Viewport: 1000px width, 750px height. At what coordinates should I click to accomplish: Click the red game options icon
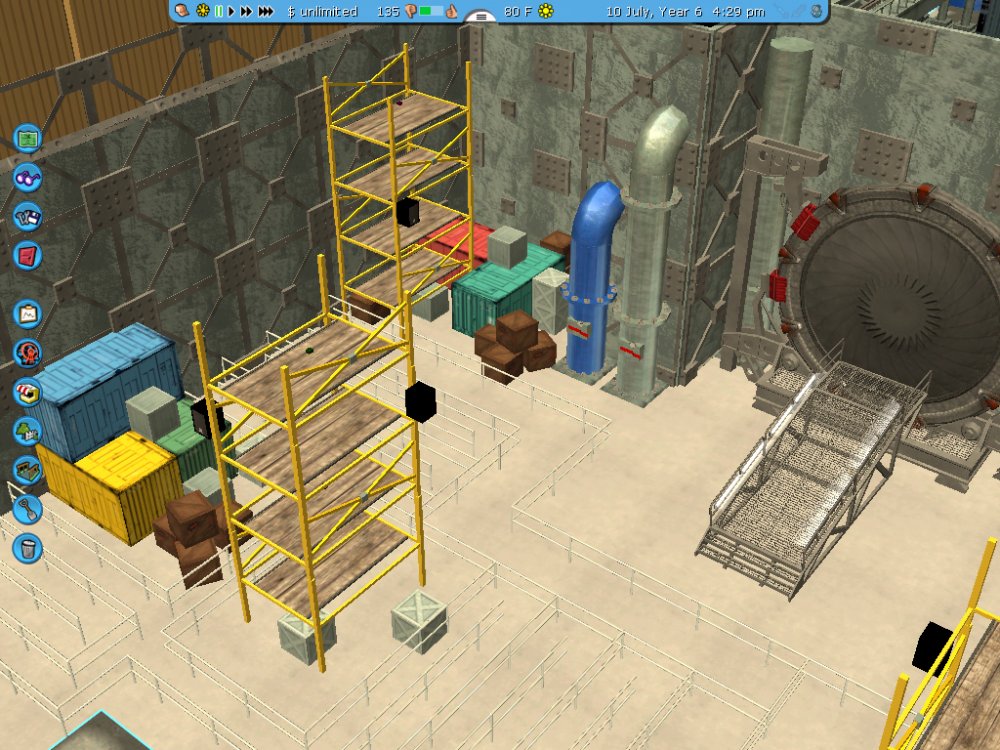pyautogui.click(x=27, y=254)
